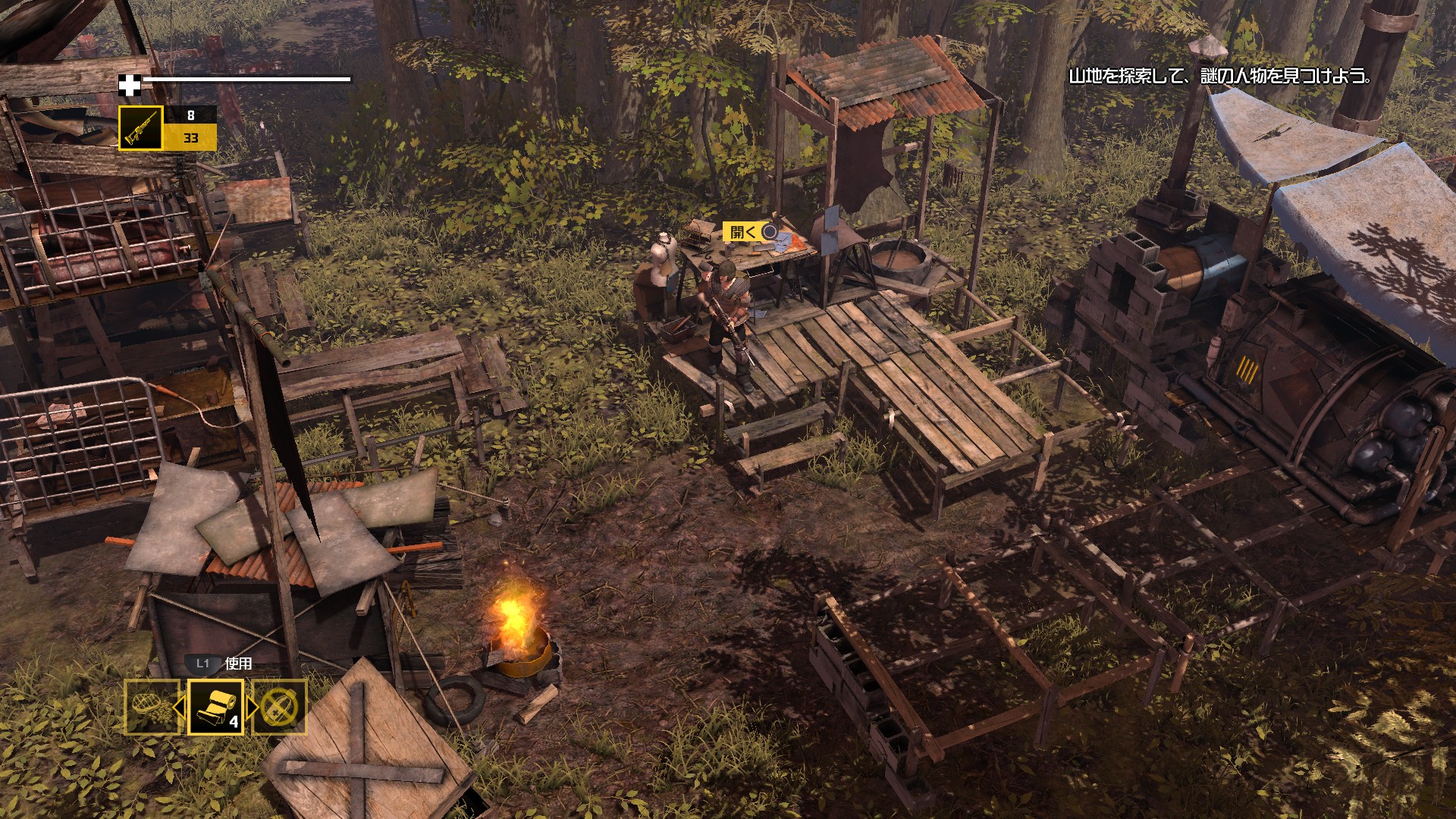Use the bandage roll item slot

pyautogui.click(x=215, y=707)
